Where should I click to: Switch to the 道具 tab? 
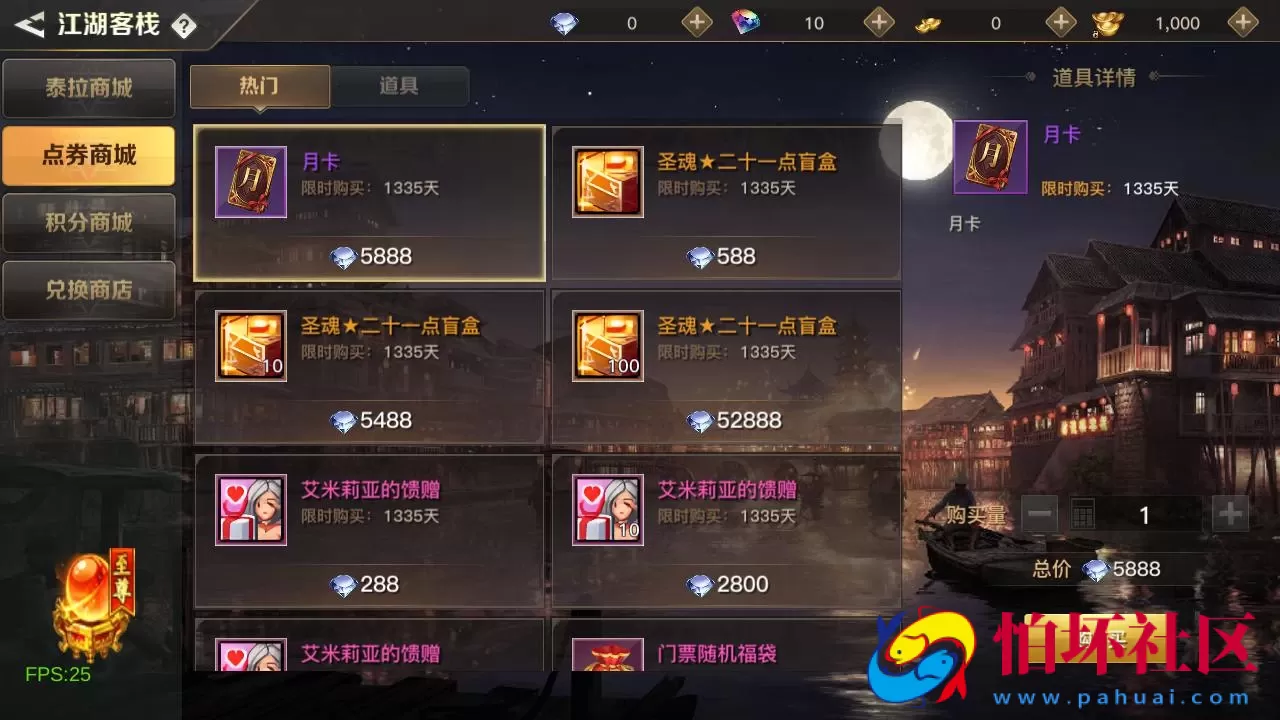(400, 86)
